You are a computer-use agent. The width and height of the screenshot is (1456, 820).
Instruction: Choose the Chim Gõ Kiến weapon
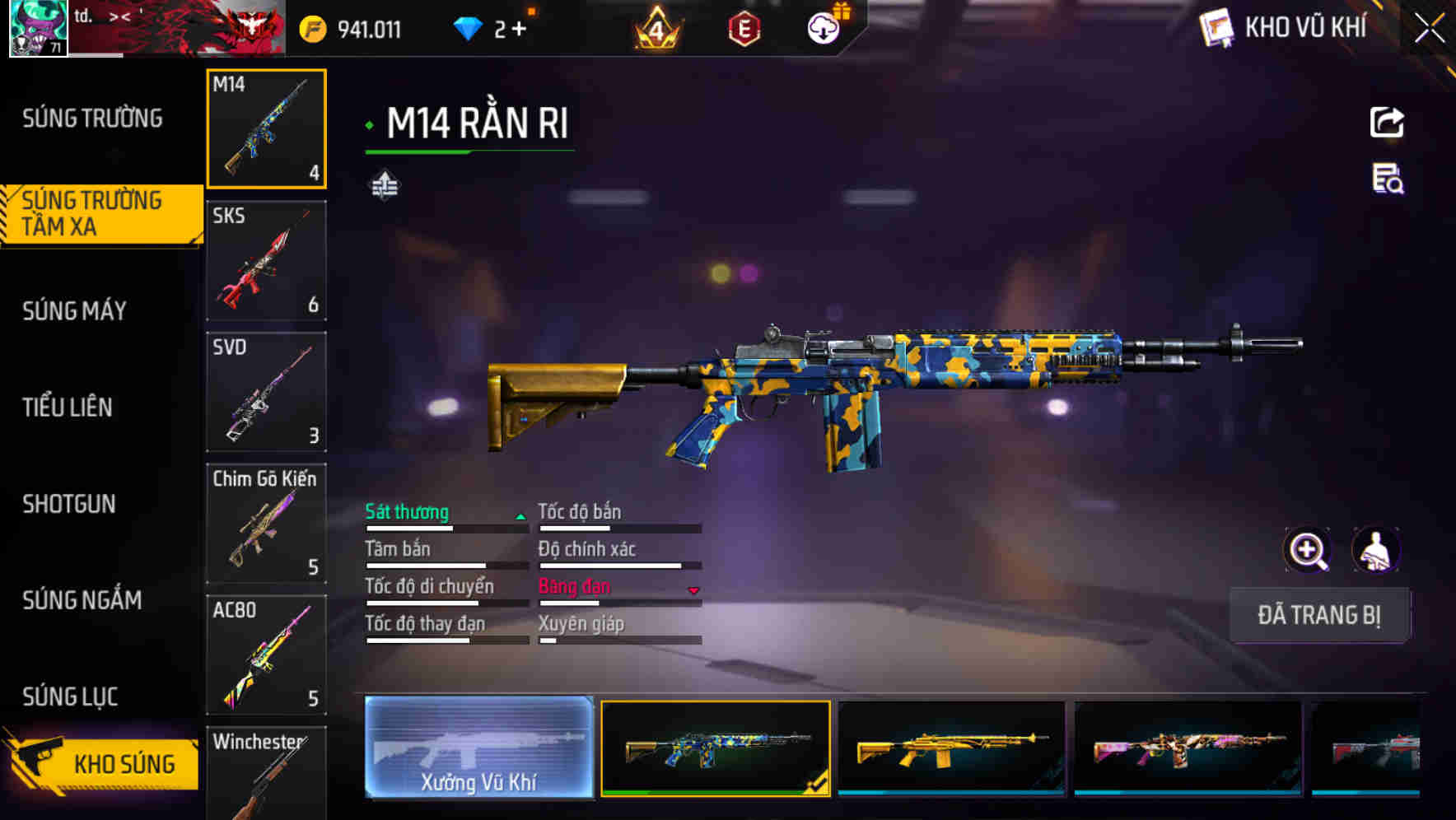266,524
